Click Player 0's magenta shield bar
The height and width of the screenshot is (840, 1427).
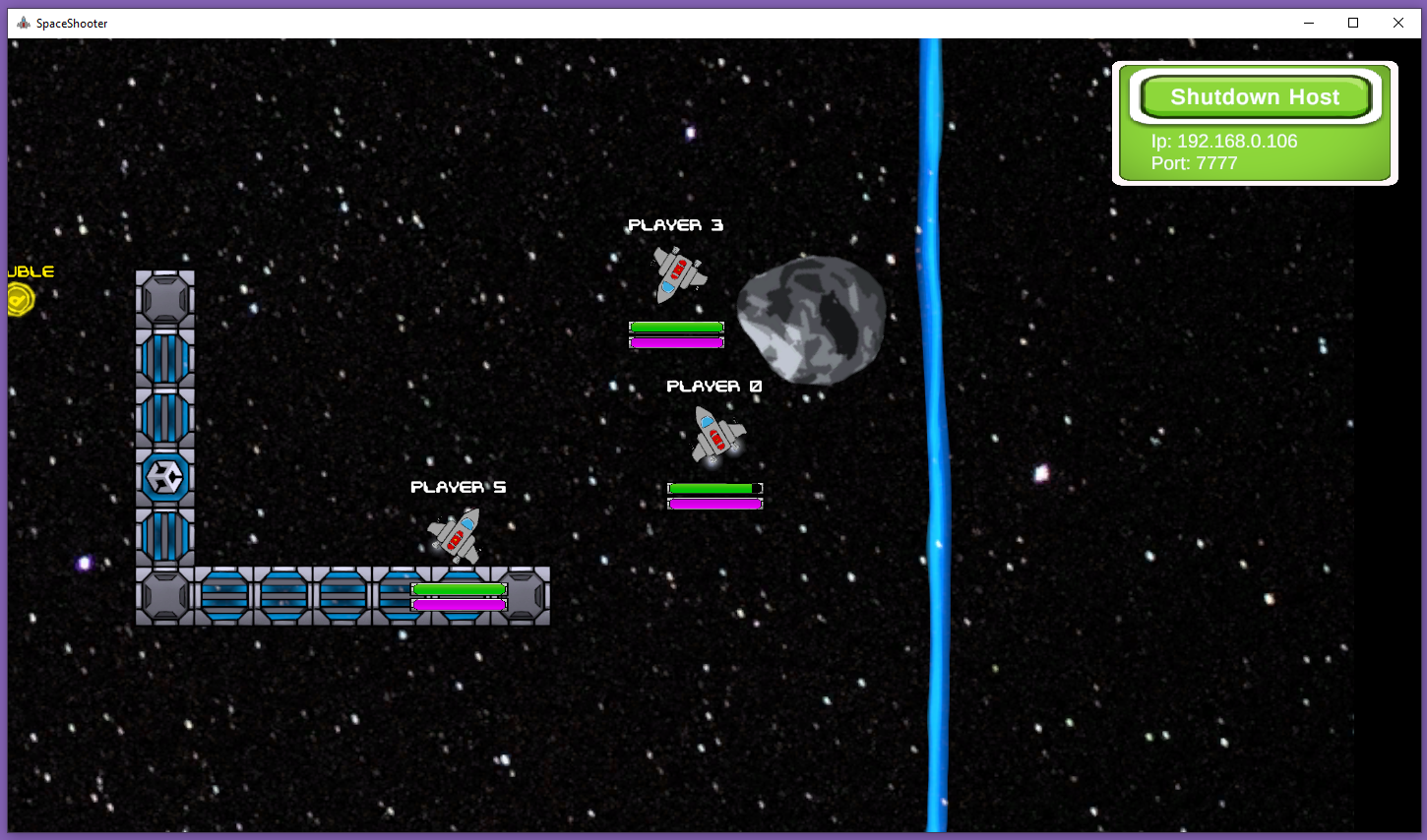(715, 503)
